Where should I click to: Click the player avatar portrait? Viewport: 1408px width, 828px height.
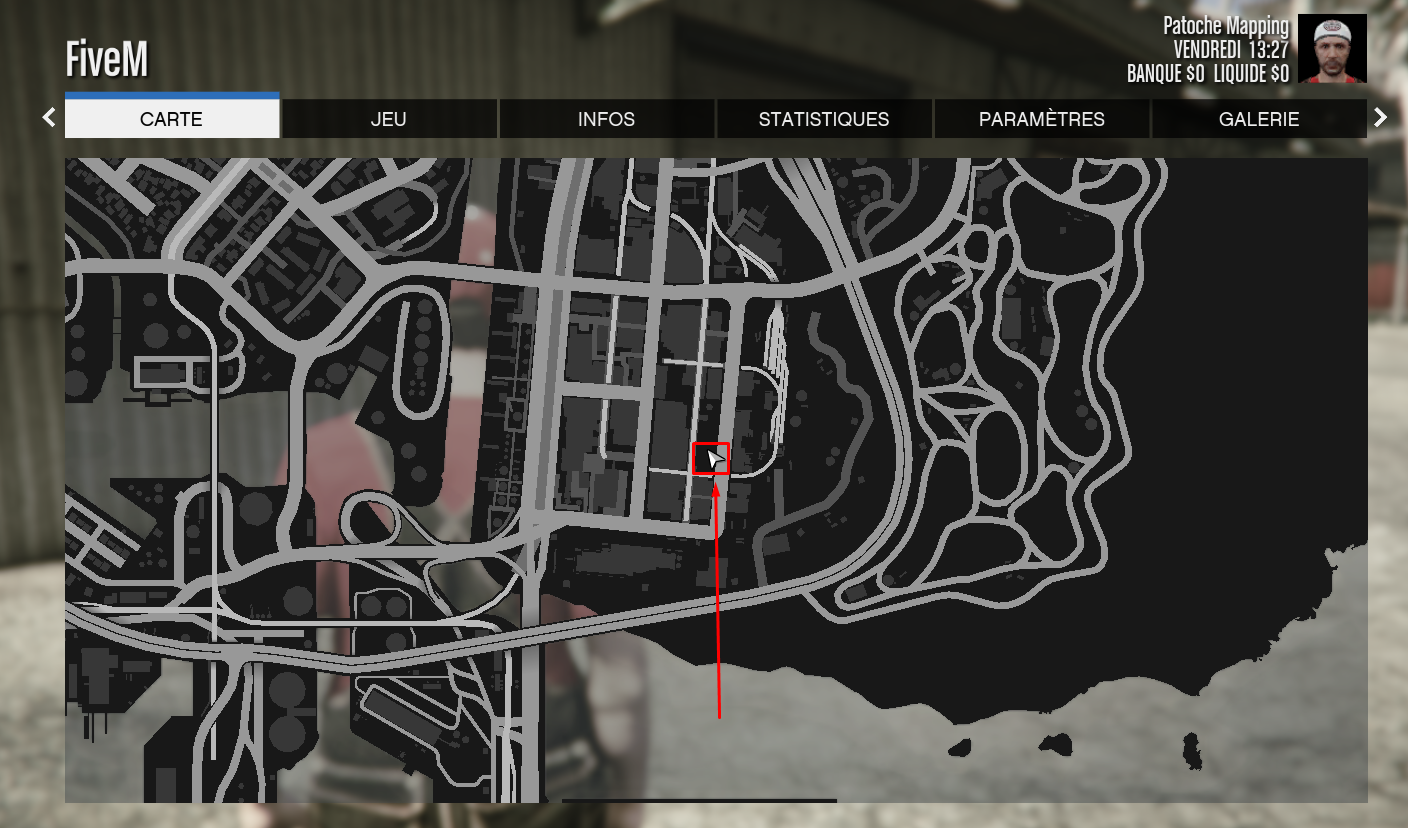1333,47
